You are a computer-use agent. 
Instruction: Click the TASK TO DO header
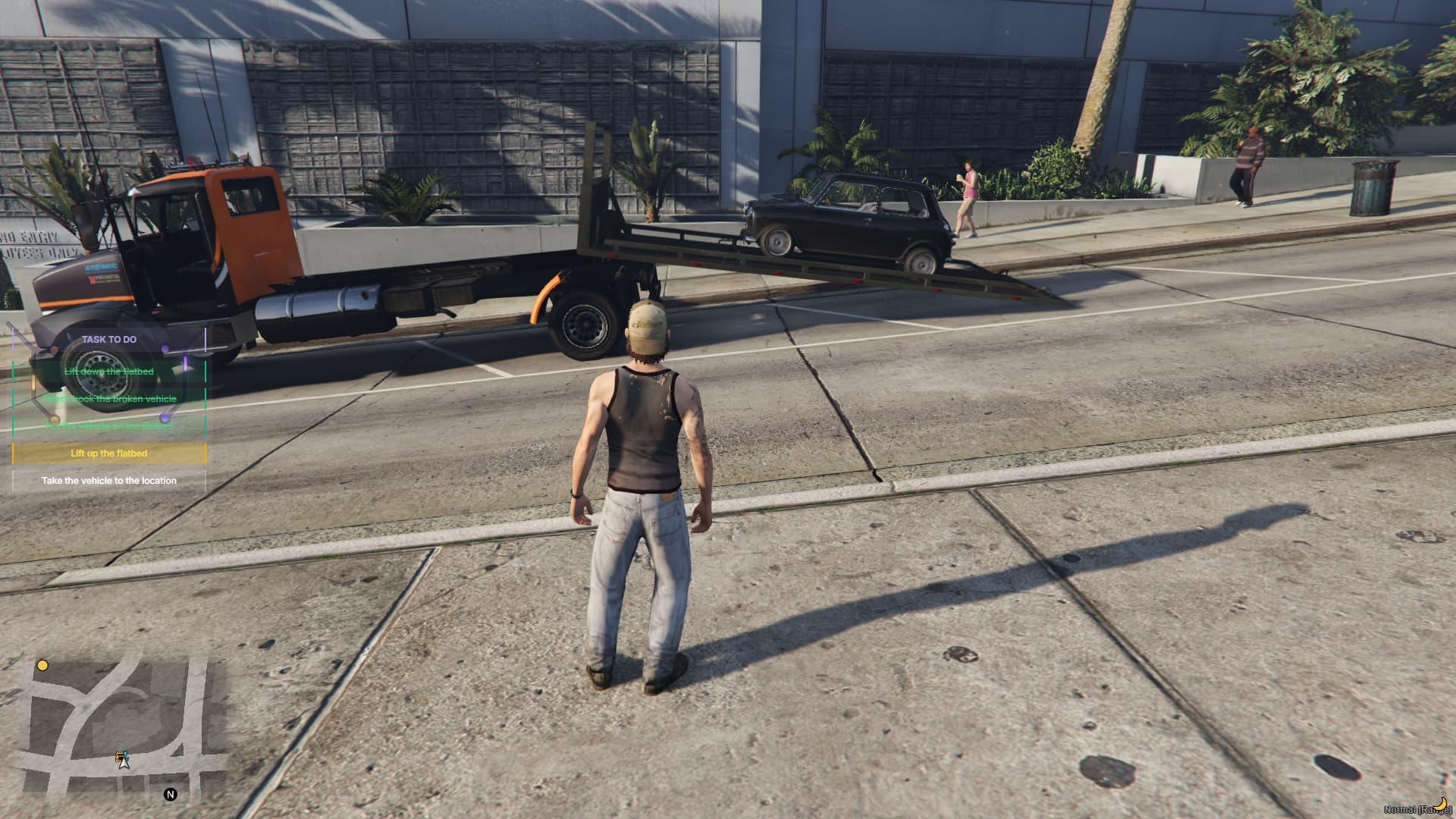pos(108,339)
